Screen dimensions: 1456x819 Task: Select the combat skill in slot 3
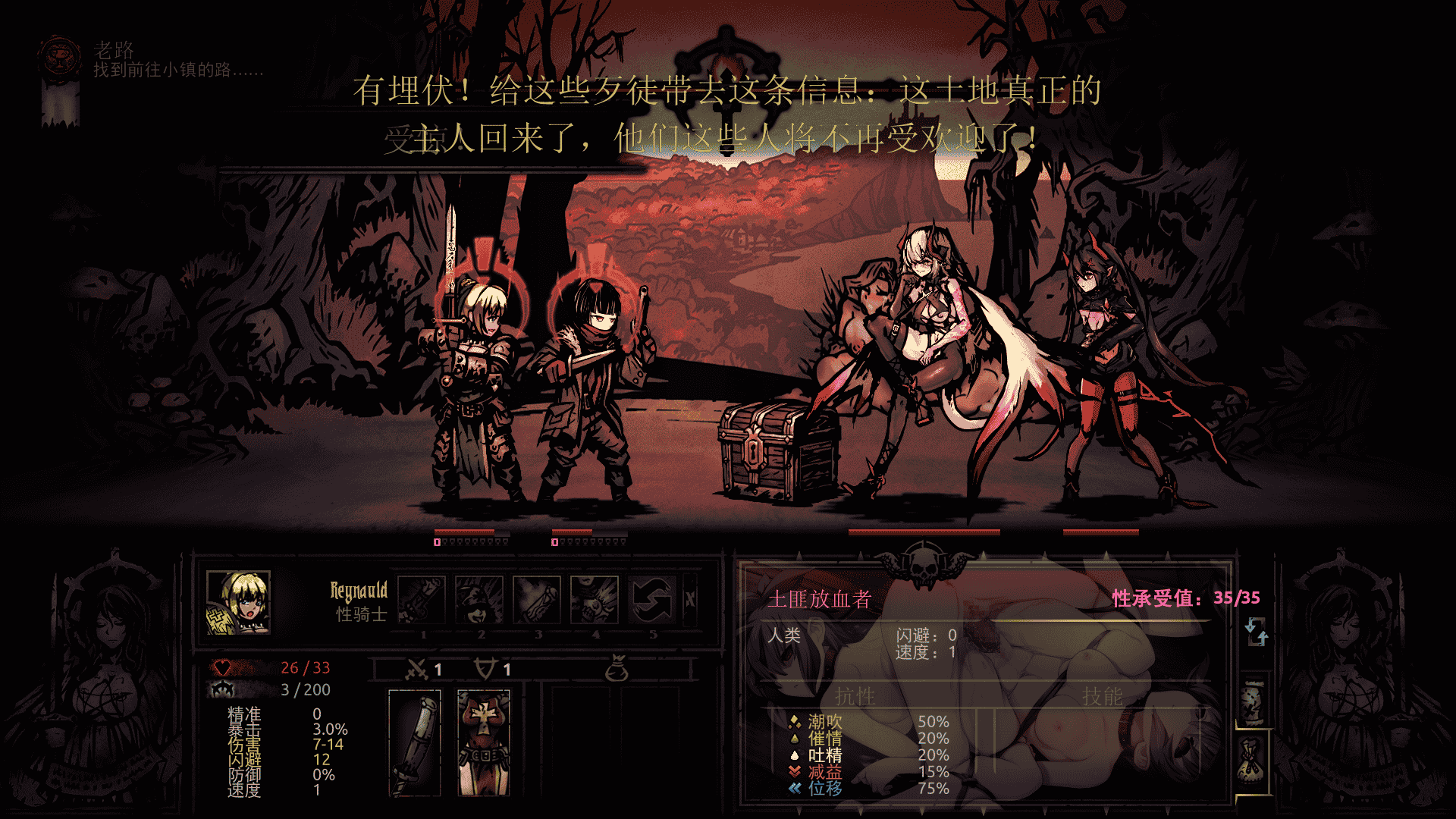[538, 601]
